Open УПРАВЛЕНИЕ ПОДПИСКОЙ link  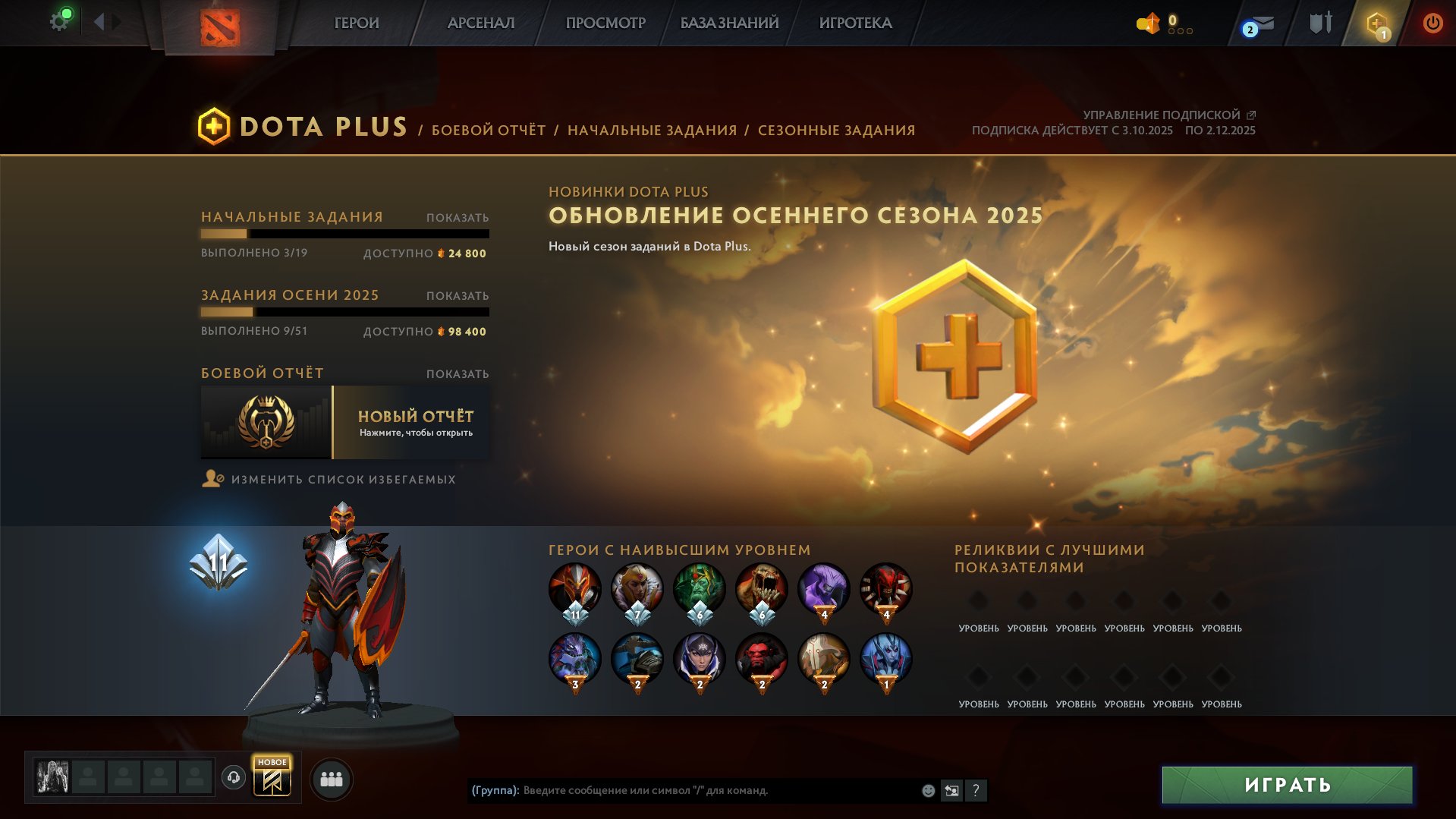[x=1162, y=115]
